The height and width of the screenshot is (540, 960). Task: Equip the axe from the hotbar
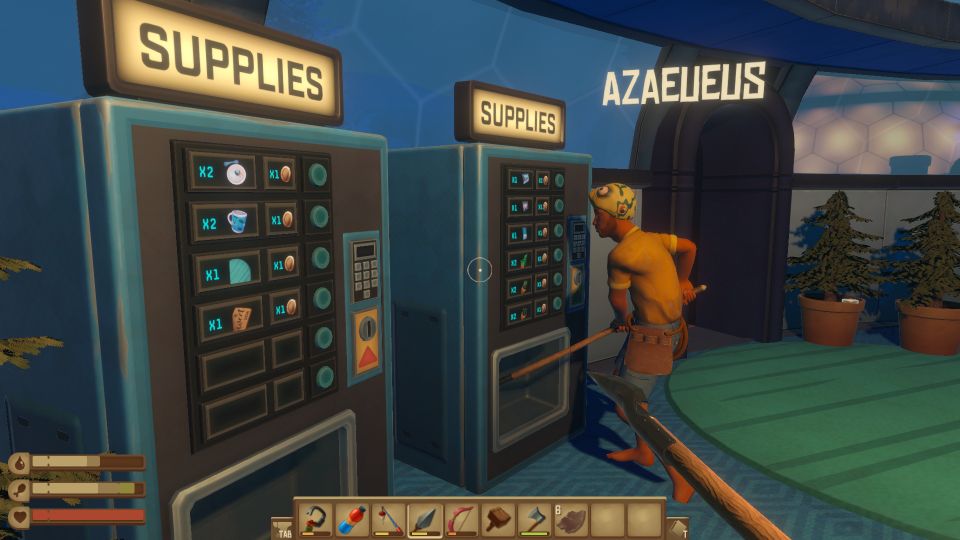(x=532, y=520)
